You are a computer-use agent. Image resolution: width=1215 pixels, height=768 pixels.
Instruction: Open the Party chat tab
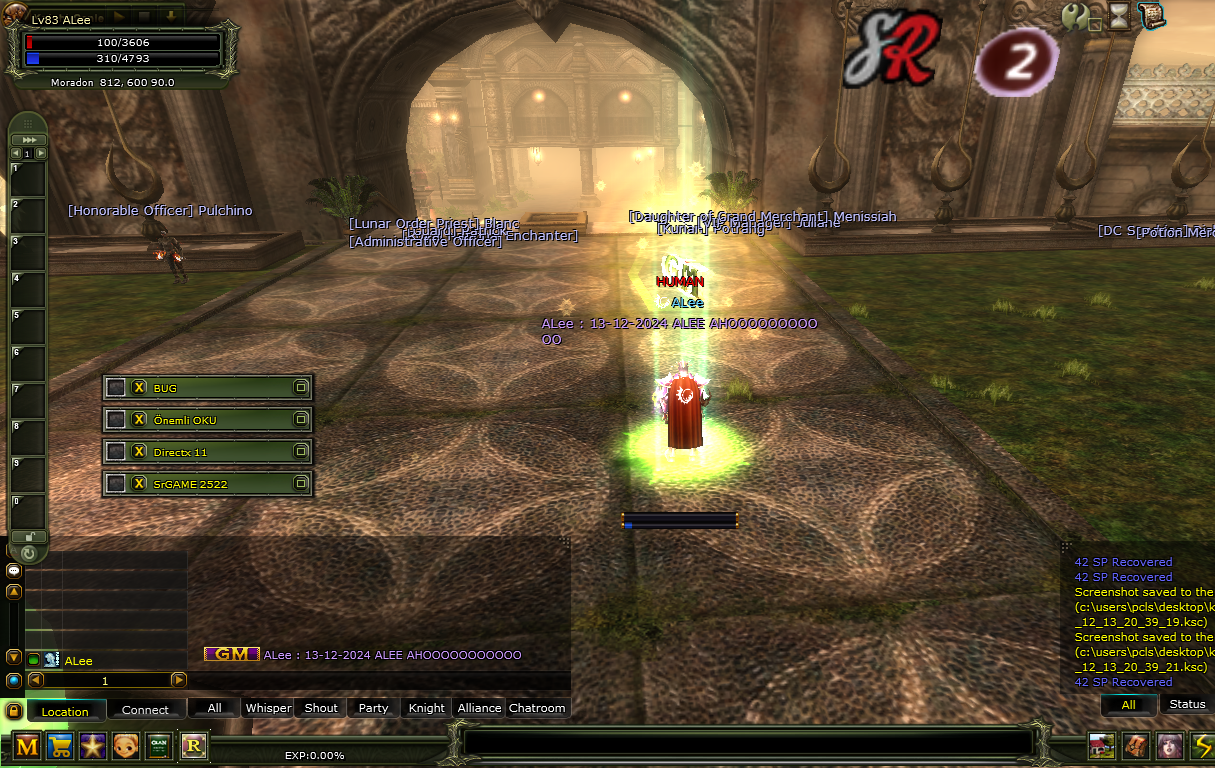click(373, 708)
